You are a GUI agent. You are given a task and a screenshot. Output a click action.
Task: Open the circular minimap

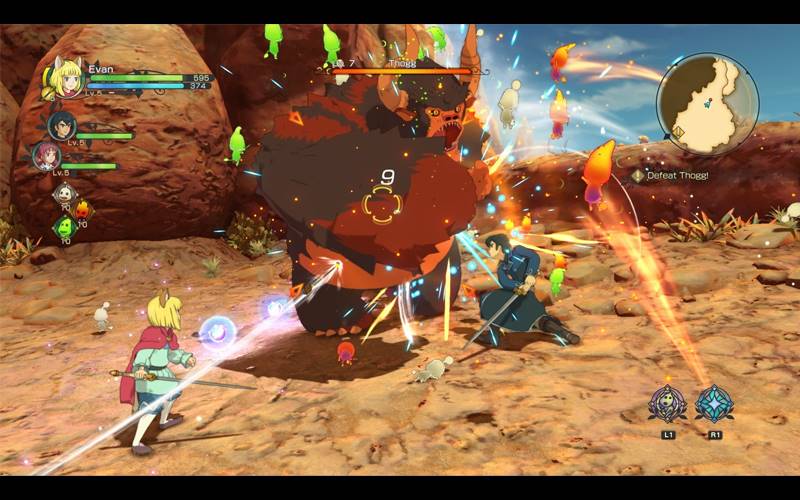tap(707, 104)
